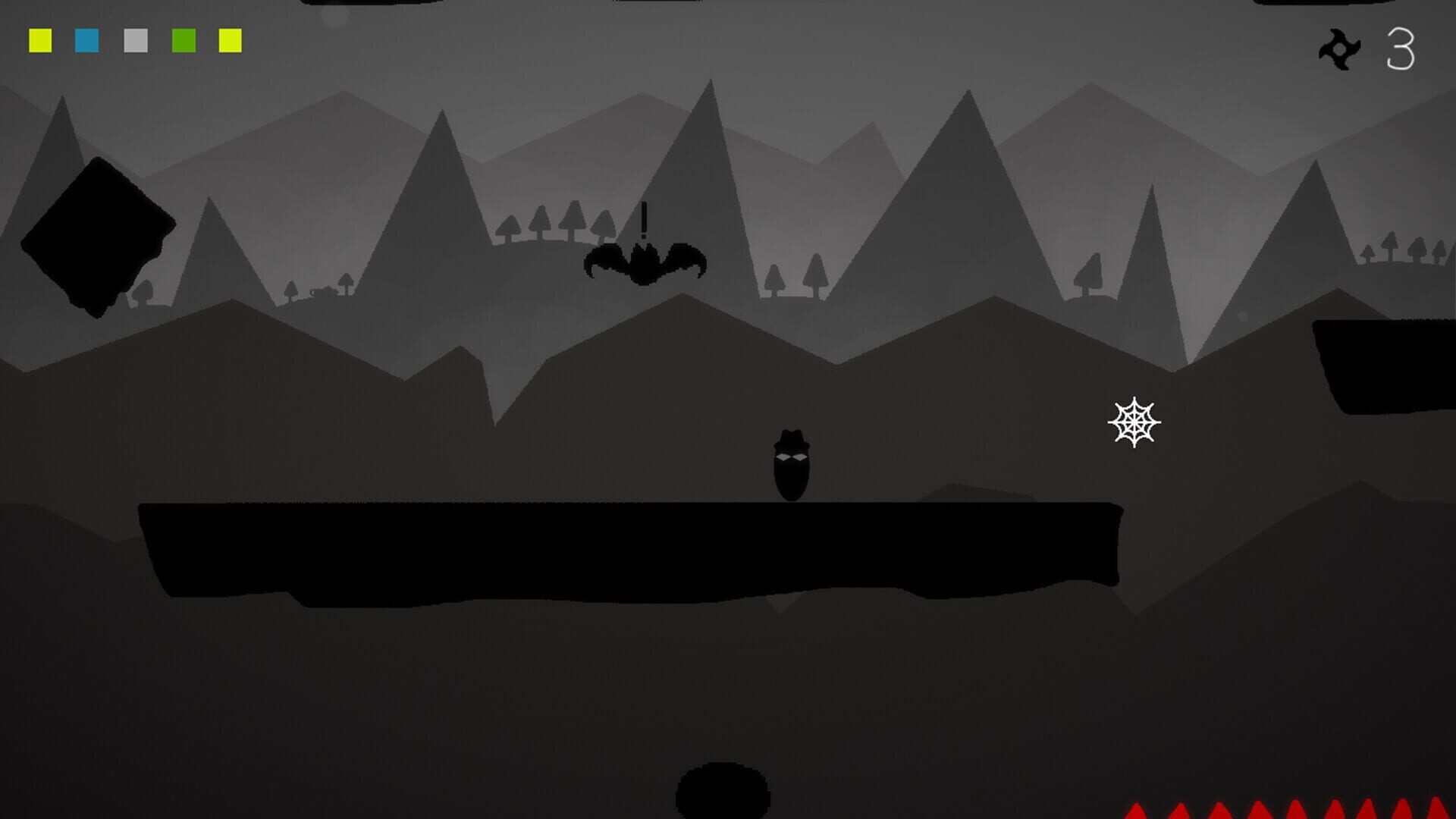
Task: Click the shuriken counter icon top-right
Action: point(1339,50)
